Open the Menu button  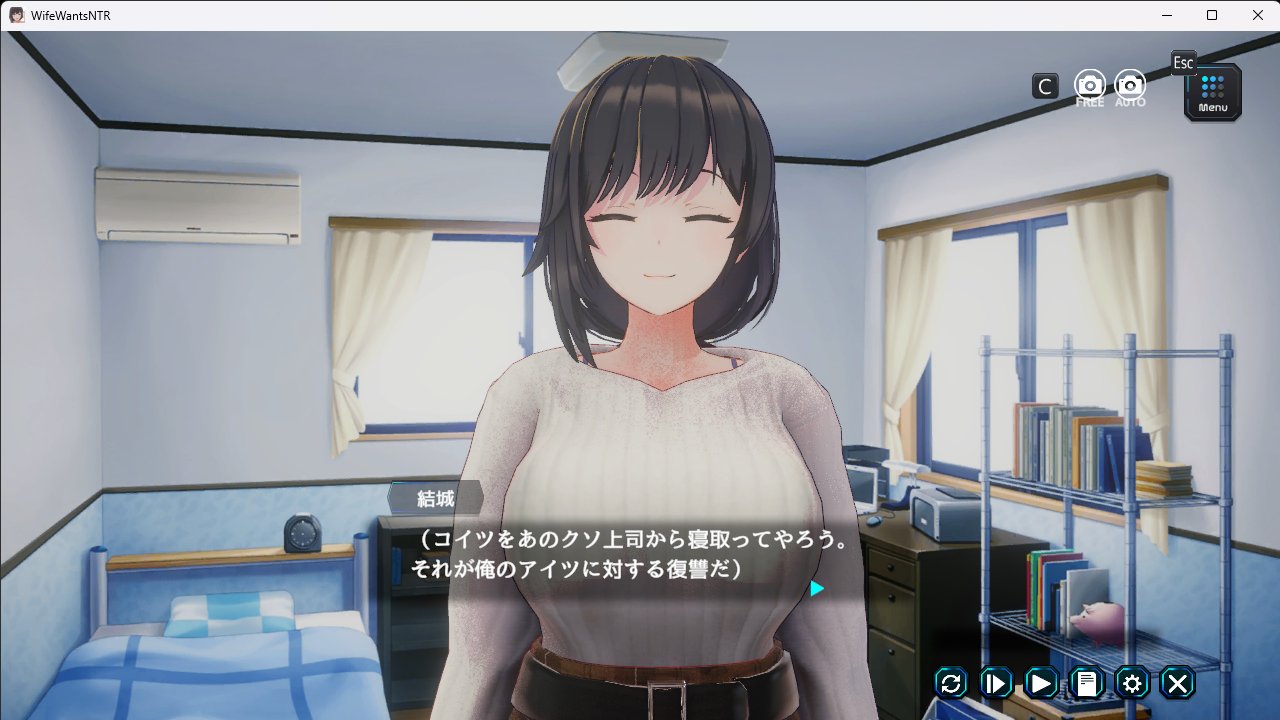[1212, 93]
